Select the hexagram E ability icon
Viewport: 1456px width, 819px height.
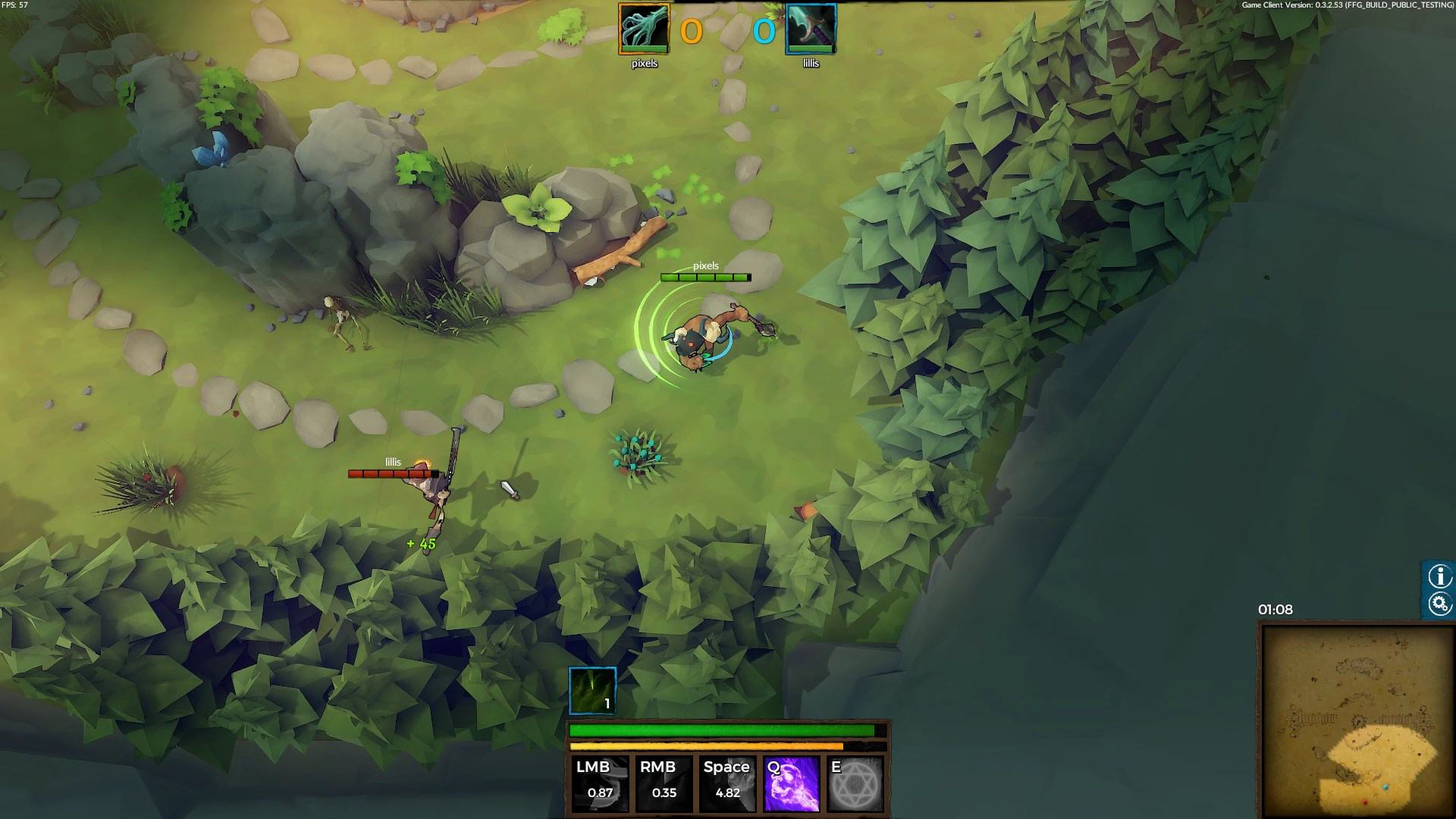pos(855,783)
